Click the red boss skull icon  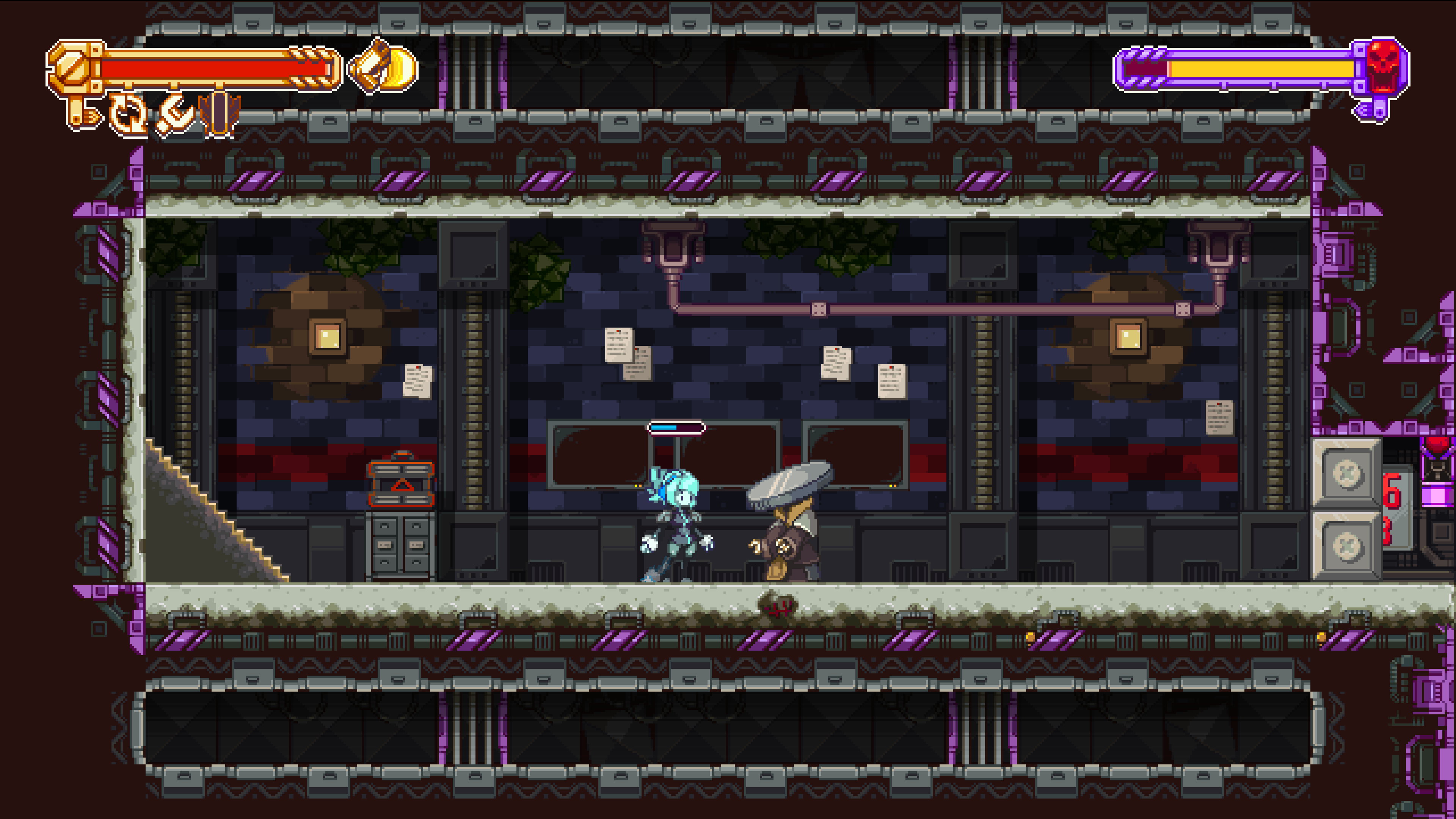[x=1382, y=67]
